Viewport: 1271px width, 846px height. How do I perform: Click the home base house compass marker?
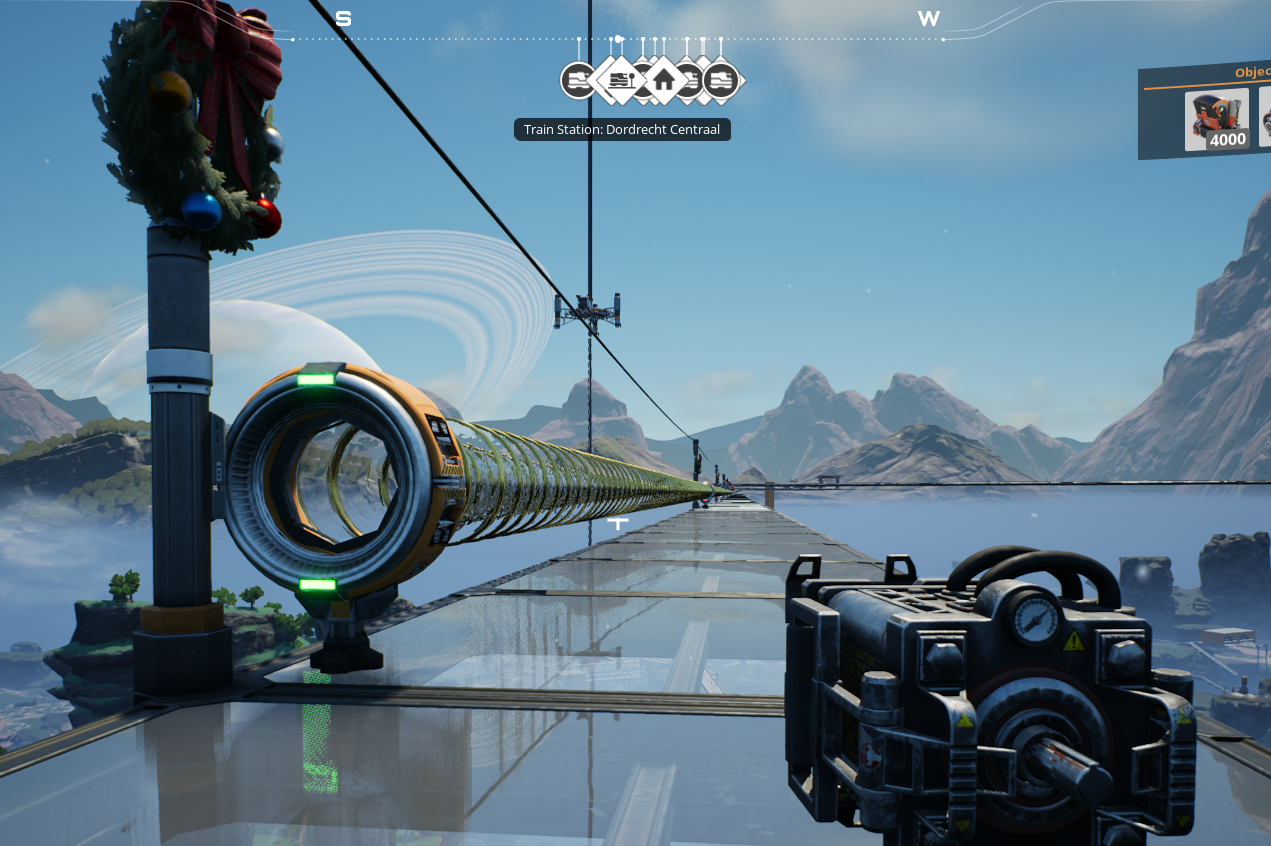tap(663, 79)
